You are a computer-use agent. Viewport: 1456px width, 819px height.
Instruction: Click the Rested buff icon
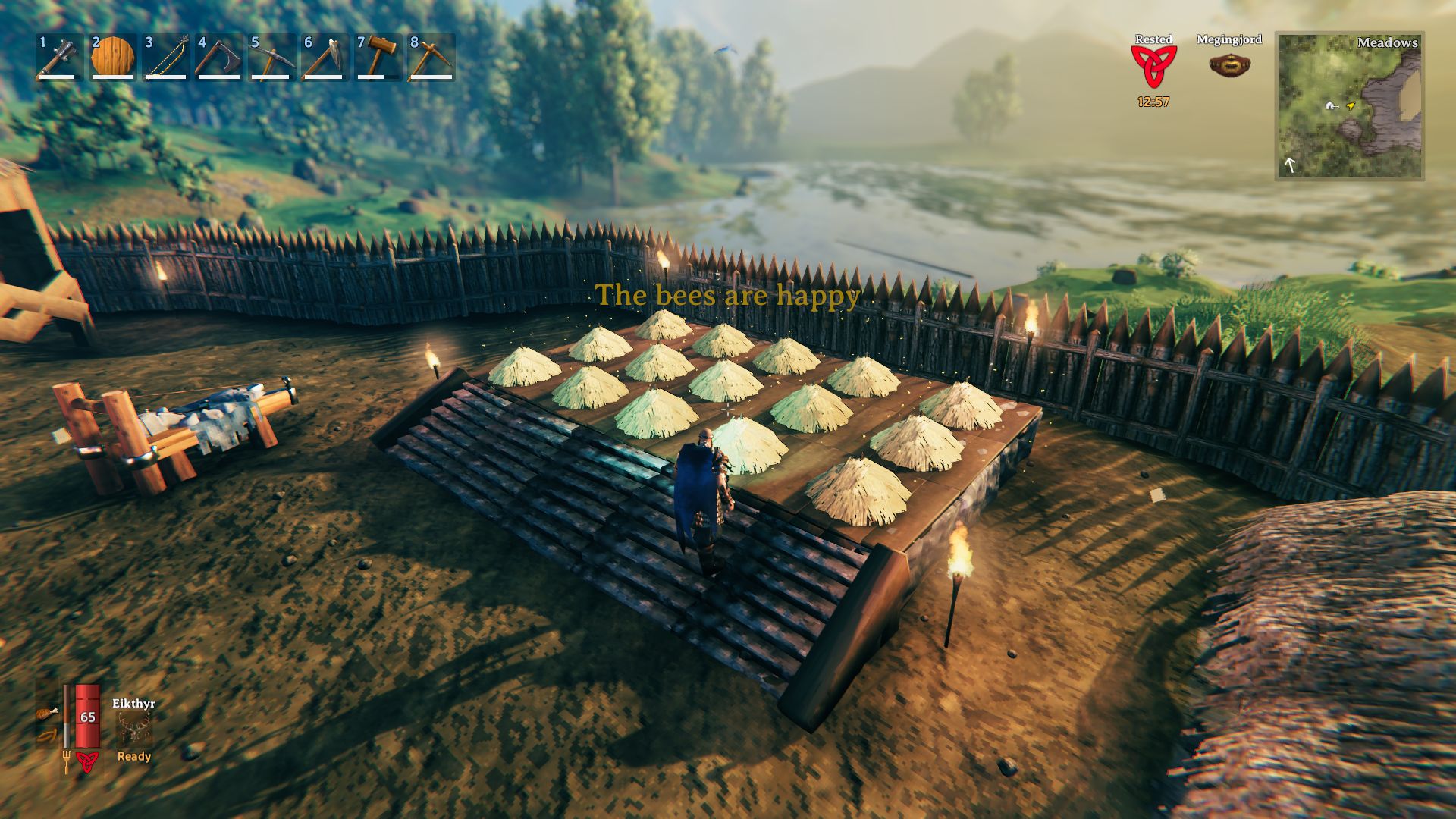point(1153,67)
